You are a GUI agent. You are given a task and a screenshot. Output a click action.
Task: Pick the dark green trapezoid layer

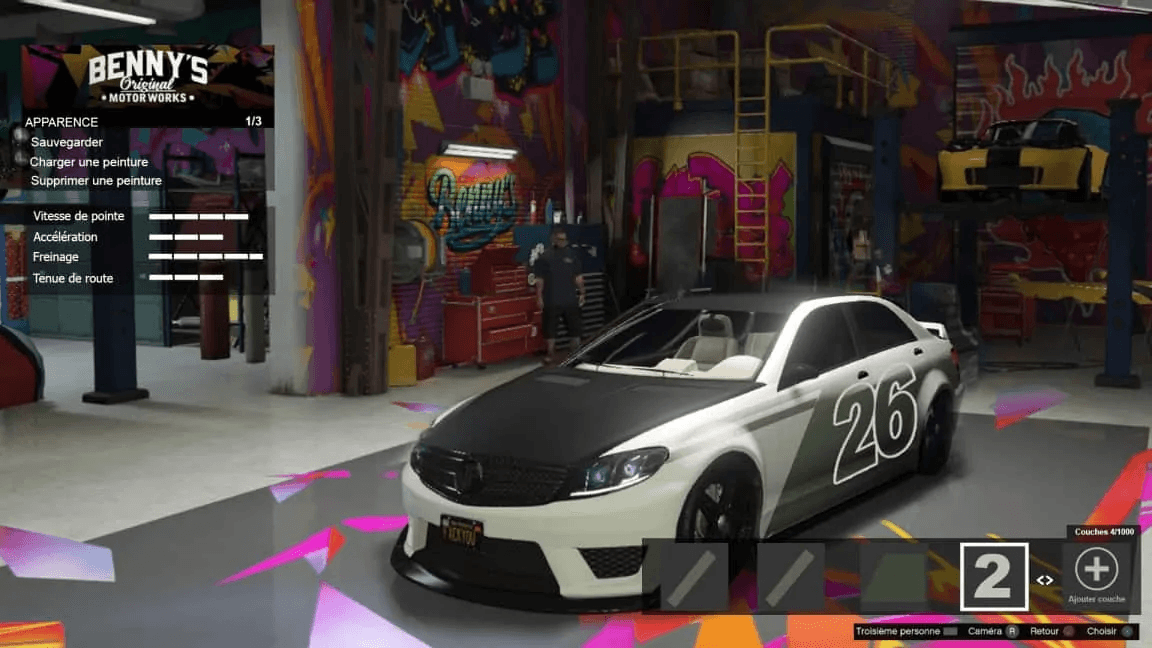click(x=894, y=577)
